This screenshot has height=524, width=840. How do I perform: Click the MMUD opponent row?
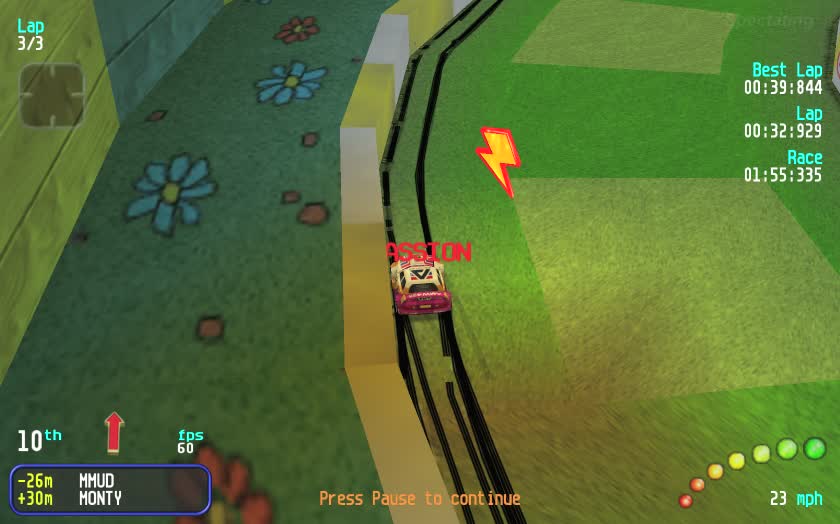(108, 481)
